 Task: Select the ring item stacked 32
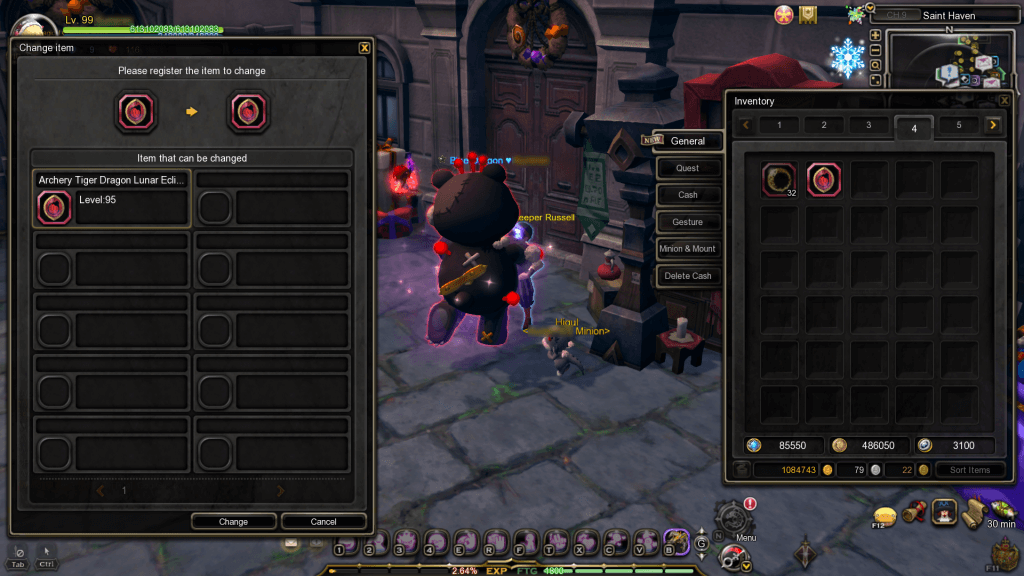[x=778, y=179]
